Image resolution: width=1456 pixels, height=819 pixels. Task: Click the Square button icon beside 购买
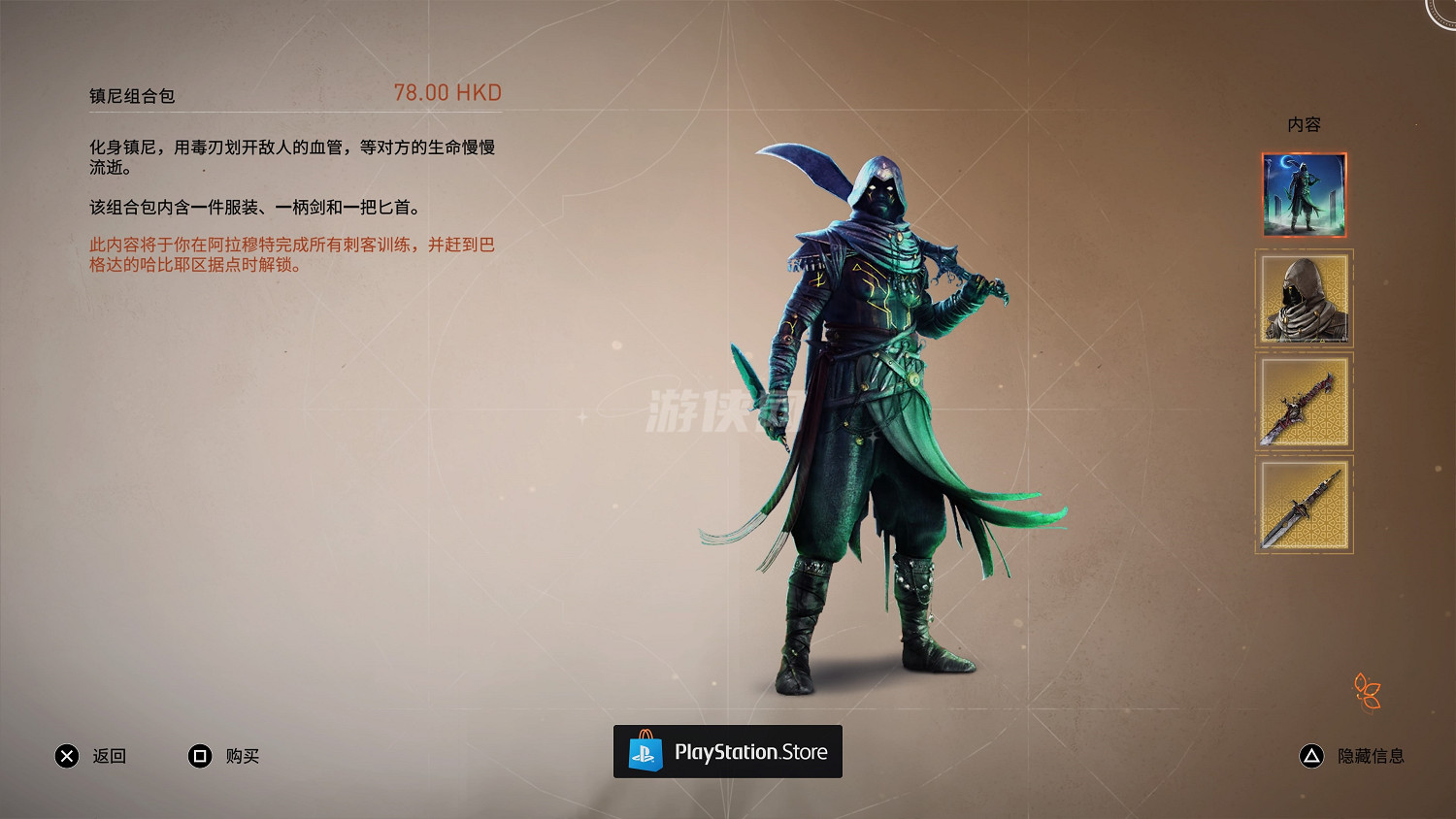tap(200, 756)
